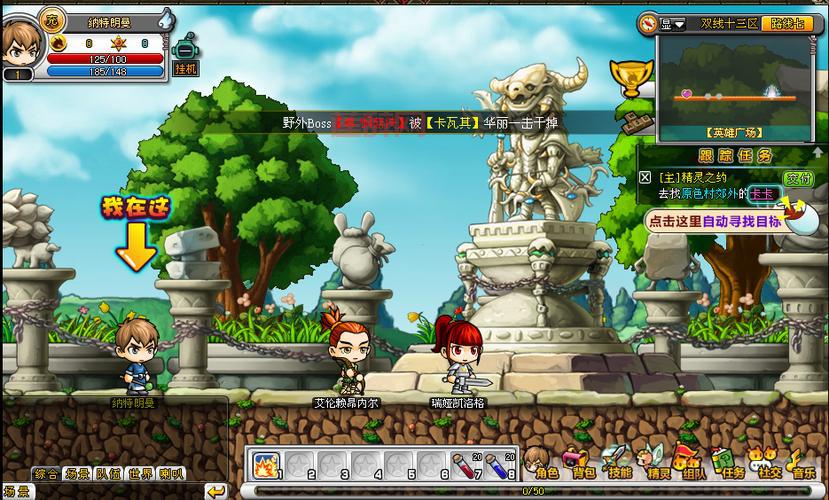
Task: Open the 社交 social menu
Action: coord(766,463)
